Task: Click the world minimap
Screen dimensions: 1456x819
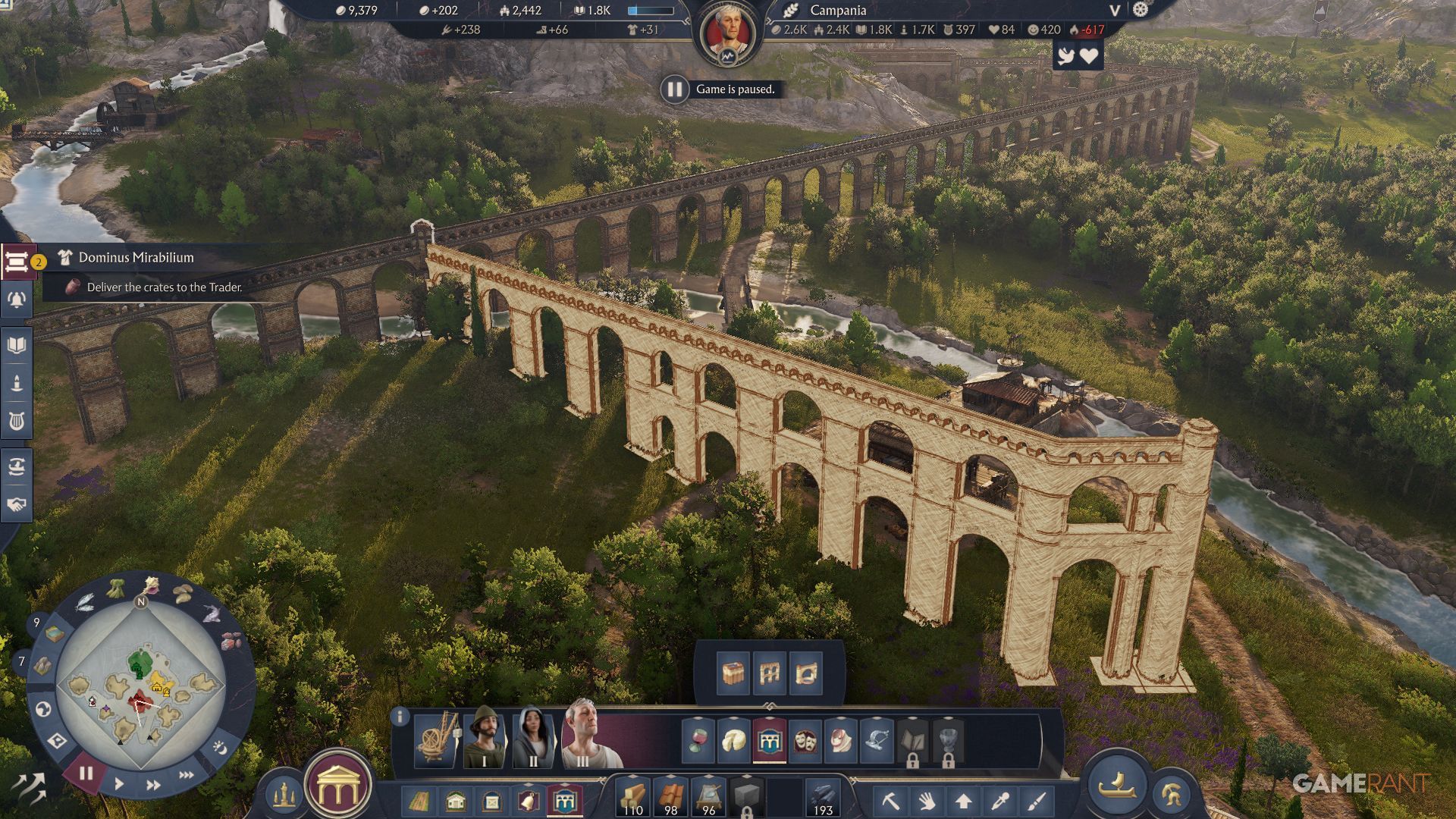Action: [140, 686]
